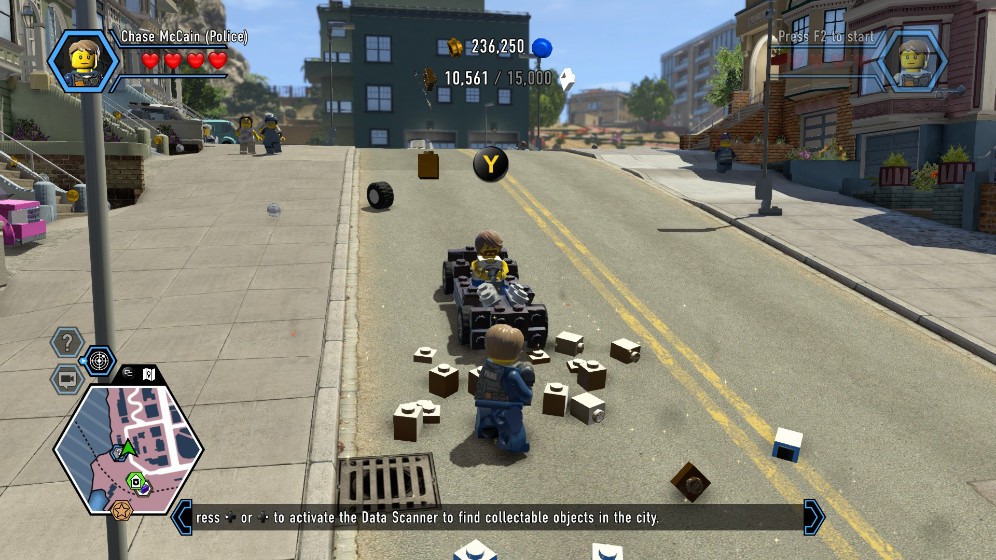The width and height of the screenshot is (996, 560).
Task: Open the question mark help icon
Action: tap(67, 343)
